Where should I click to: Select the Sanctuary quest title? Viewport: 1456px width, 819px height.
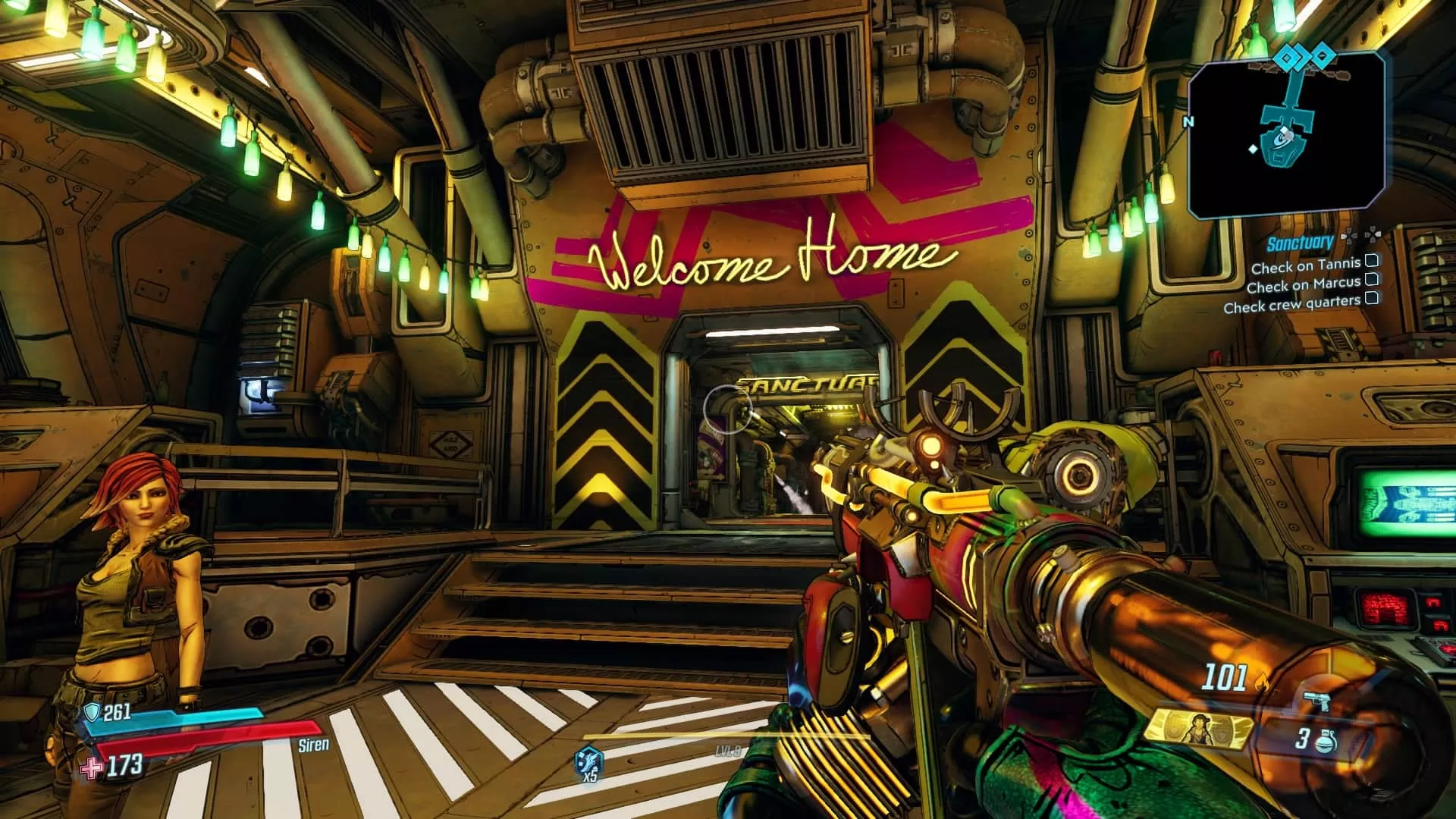coord(1301,243)
